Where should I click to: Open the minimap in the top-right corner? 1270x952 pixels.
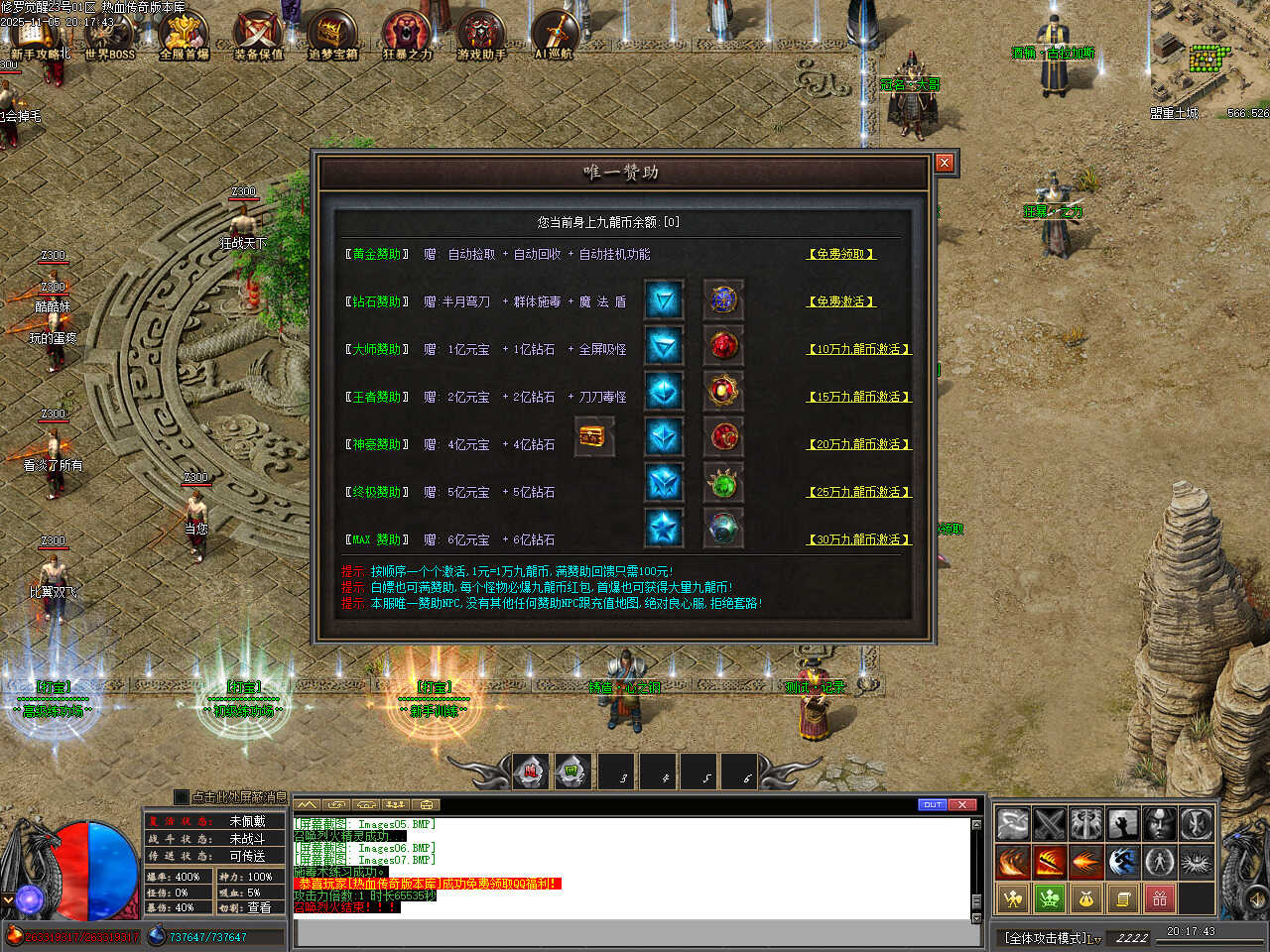tap(1208, 59)
